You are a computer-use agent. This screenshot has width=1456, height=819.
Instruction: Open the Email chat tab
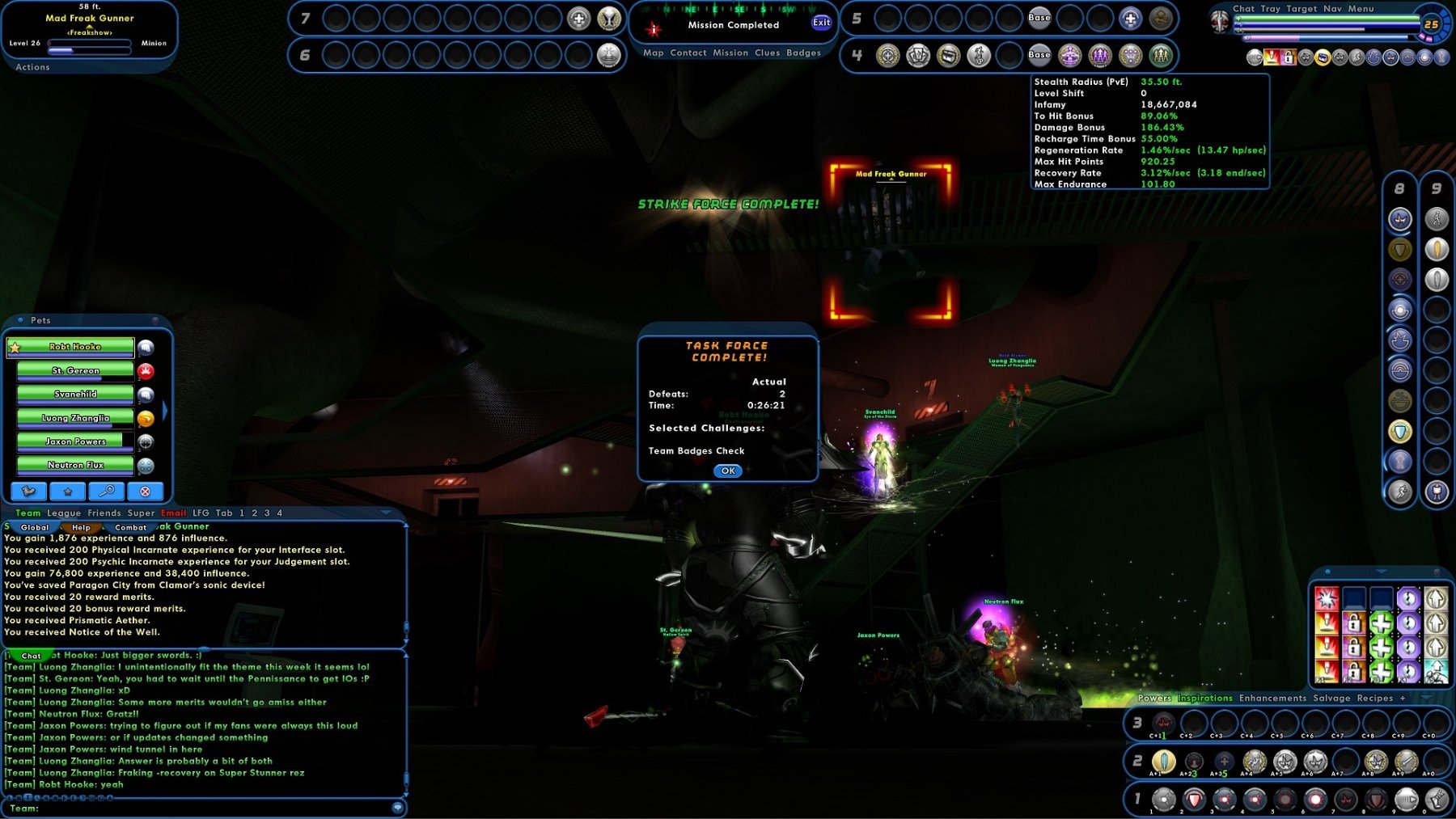173,513
